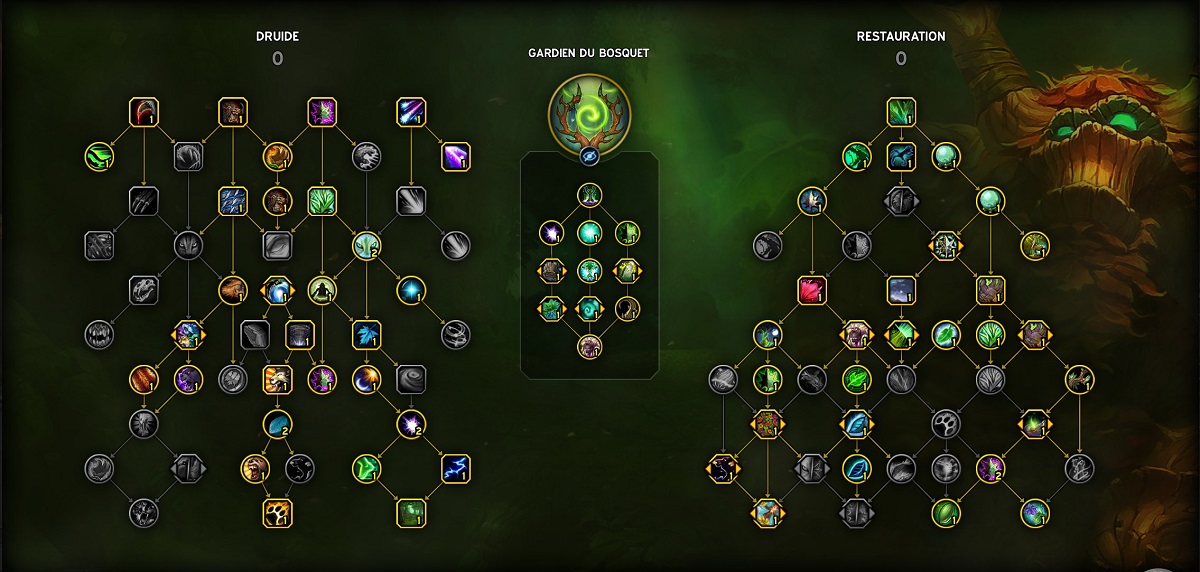Choose the crescent moon talent in the Druide tree

coord(366,378)
